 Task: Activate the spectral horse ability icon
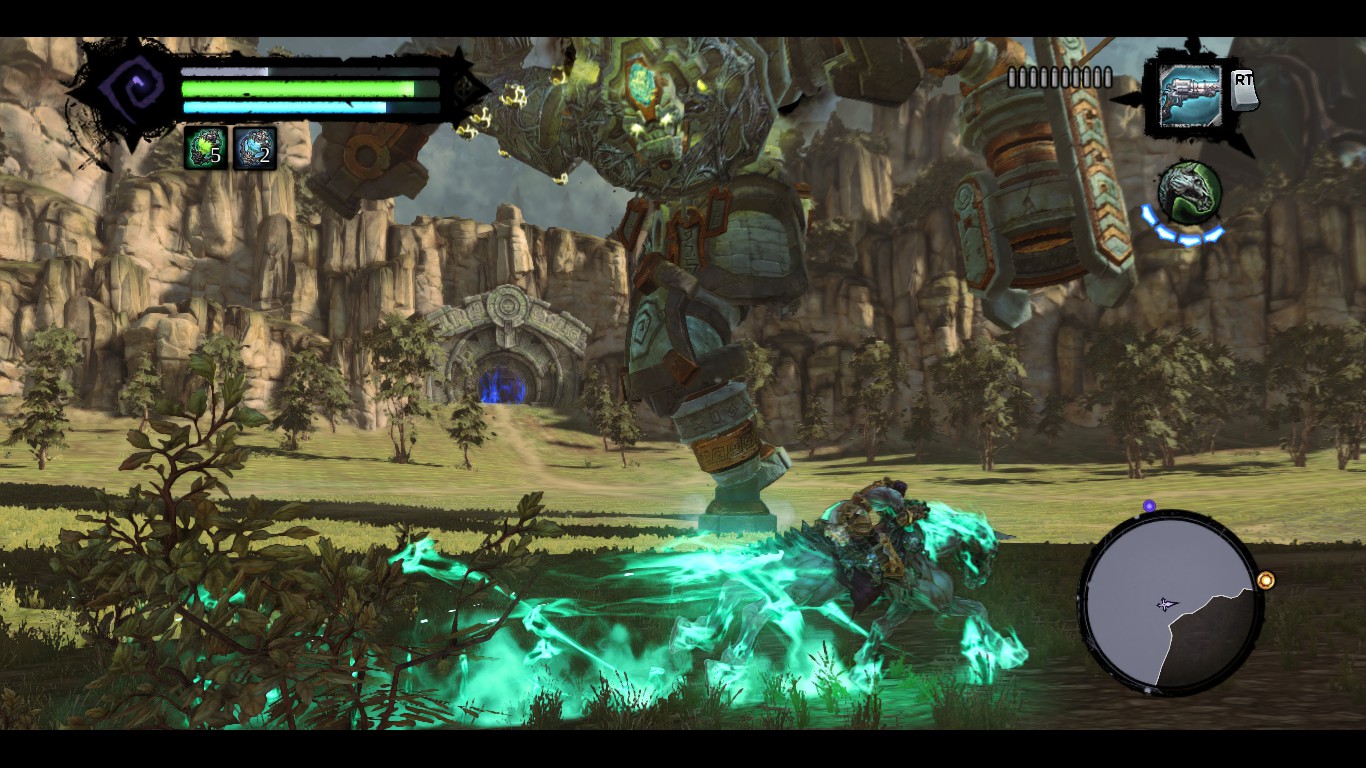[x=1189, y=192]
